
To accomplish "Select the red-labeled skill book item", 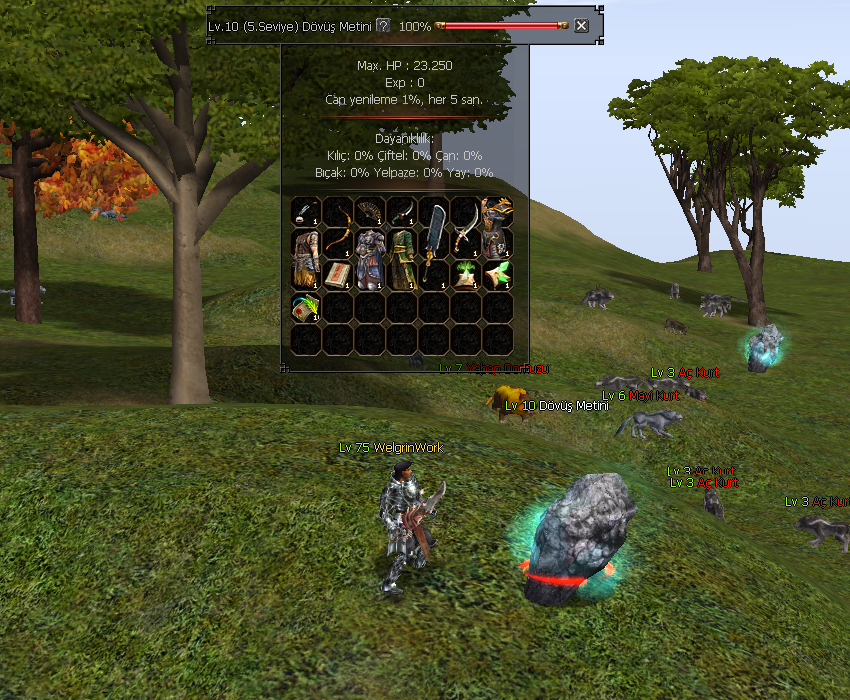I will (337, 275).
